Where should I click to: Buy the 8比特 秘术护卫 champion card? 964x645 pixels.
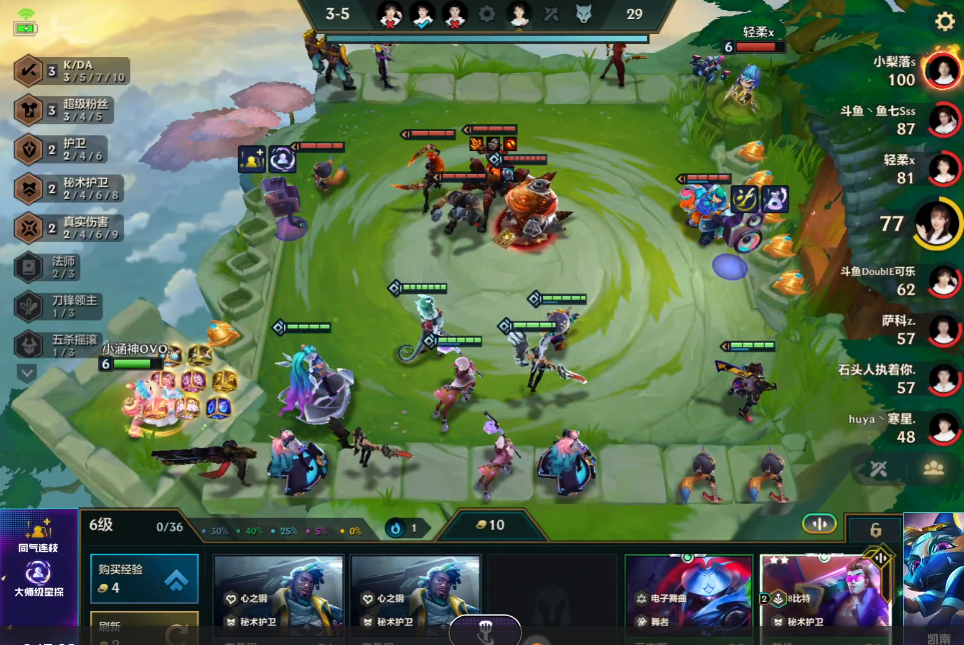tap(823, 599)
